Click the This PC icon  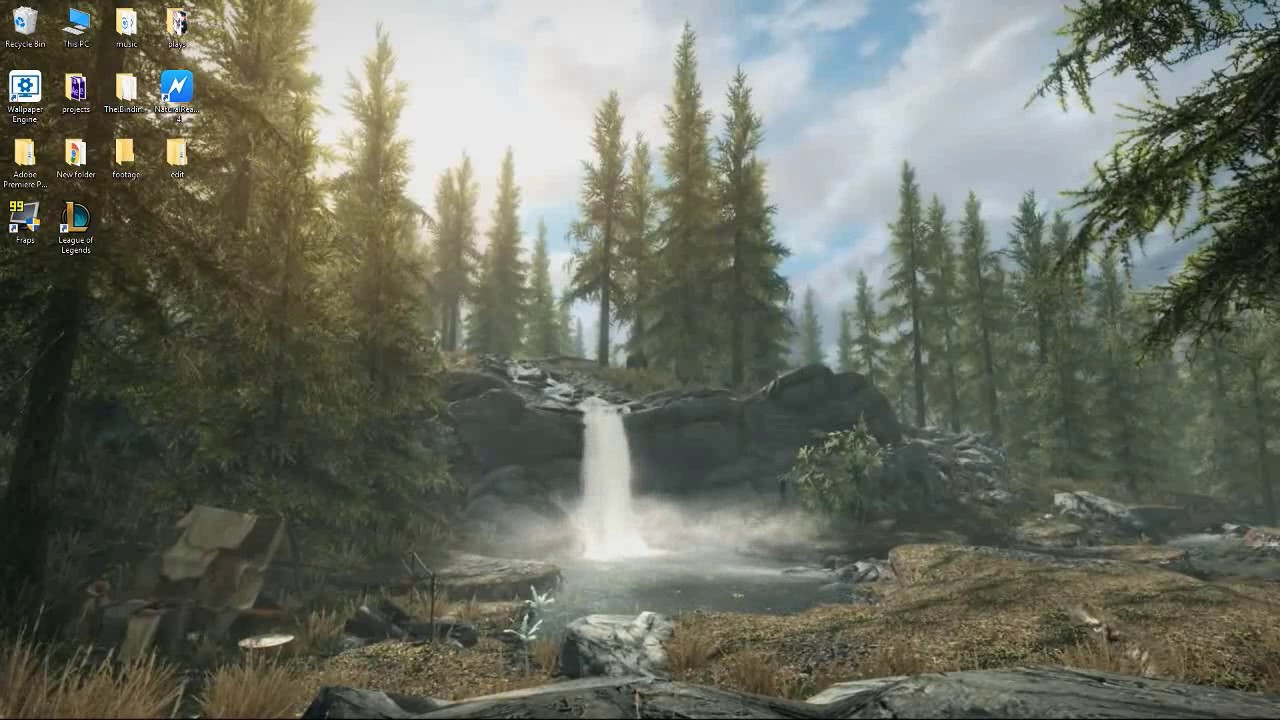tap(75, 20)
